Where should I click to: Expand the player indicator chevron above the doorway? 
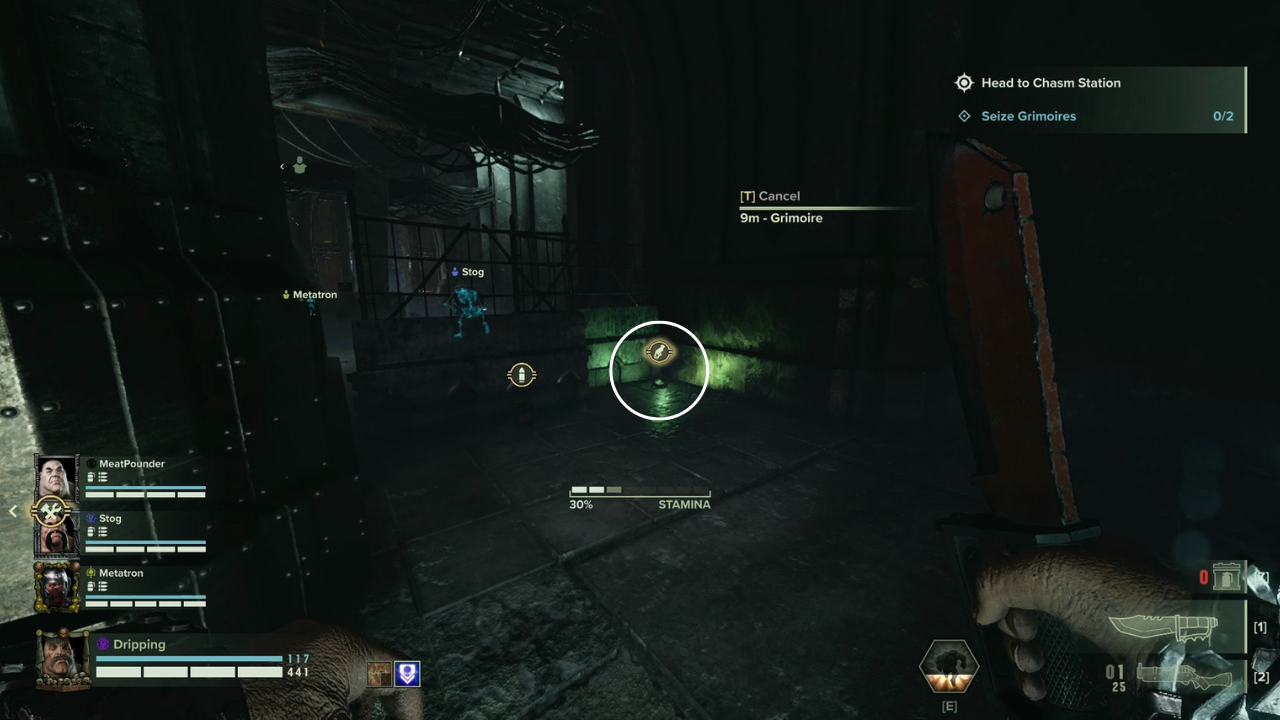click(x=282, y=167)
